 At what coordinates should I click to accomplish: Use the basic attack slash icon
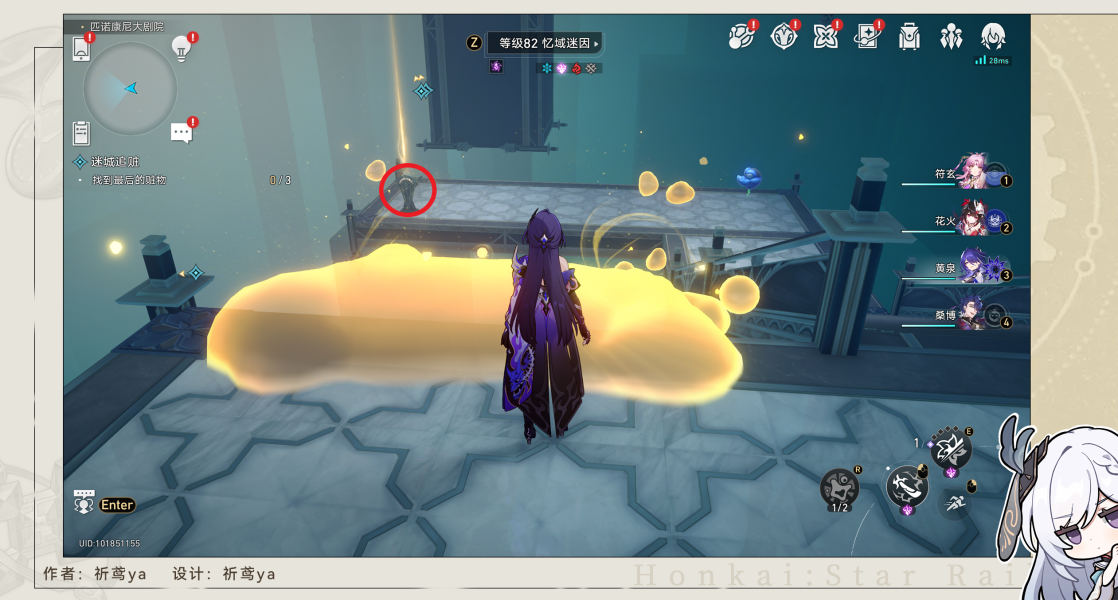click(907, 487)
